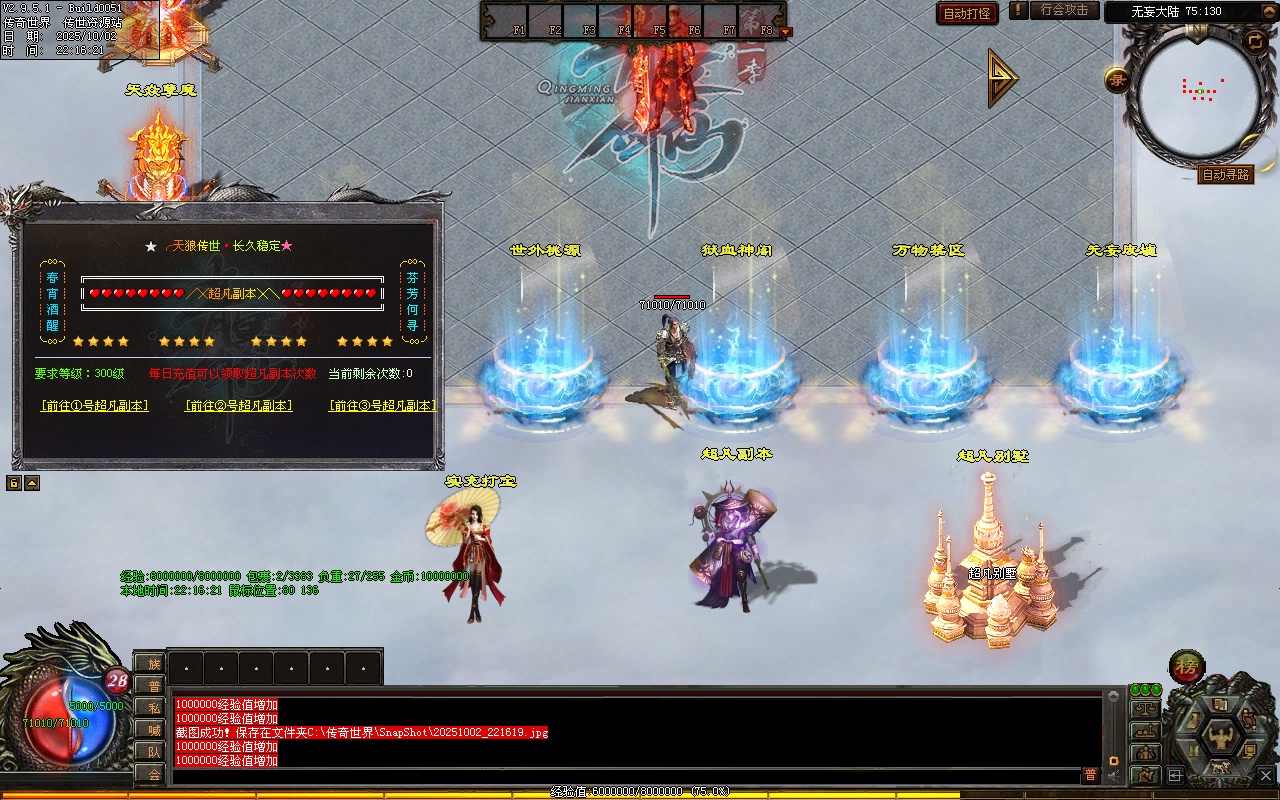Click the golden triangle arrow expander

(x=1002, y=78)
